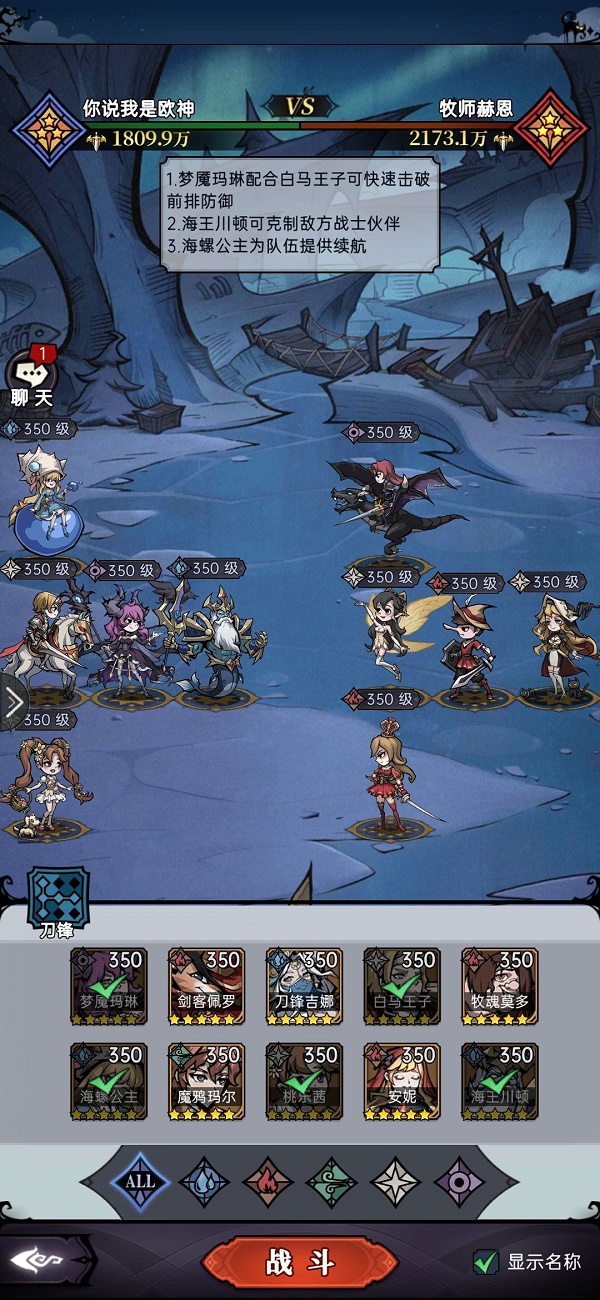Pick hero card 刀锋吉娜
Viewport: 600px width, 1300px height.
click(x=304, y=986)
